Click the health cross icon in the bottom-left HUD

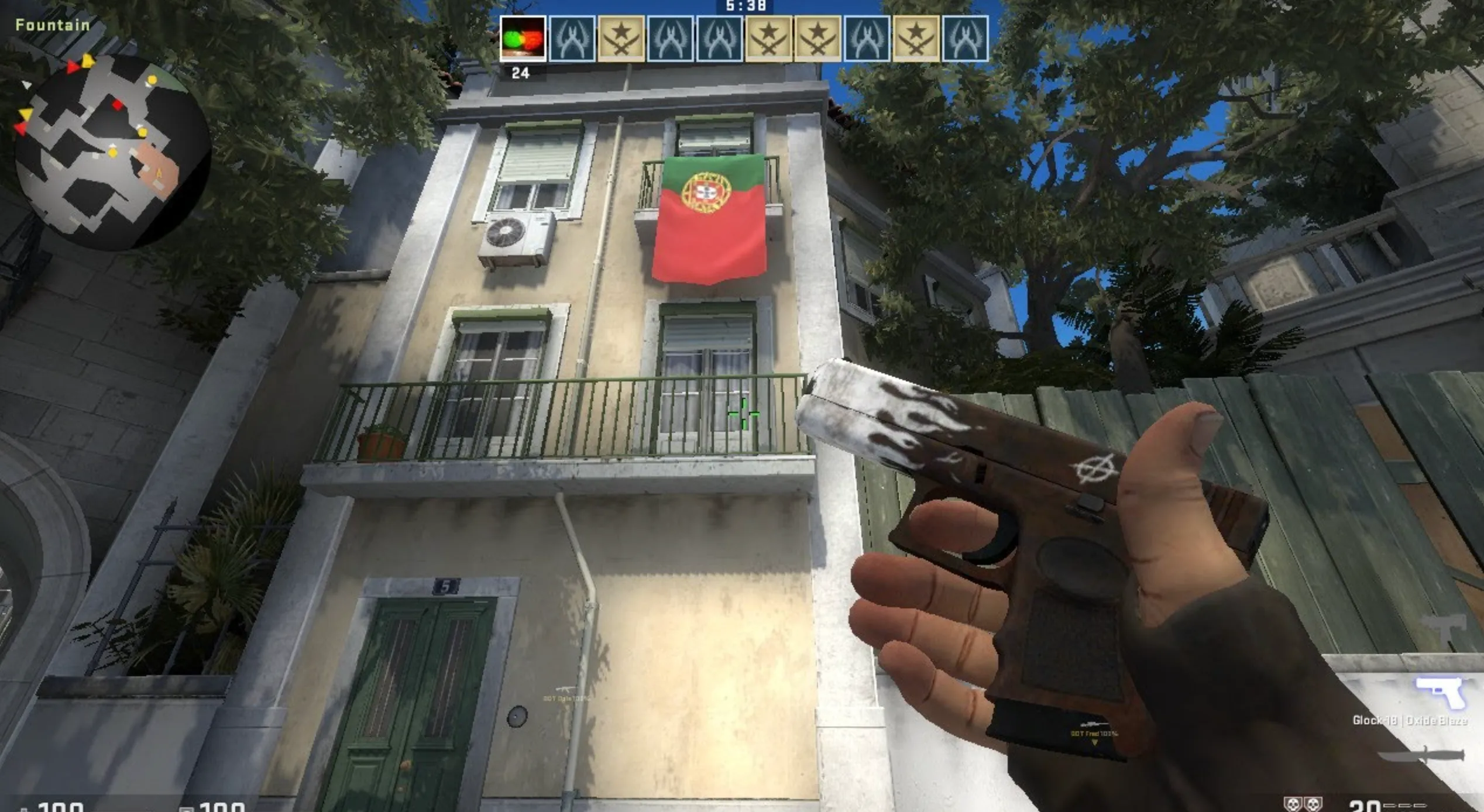(x=23, y=810)
